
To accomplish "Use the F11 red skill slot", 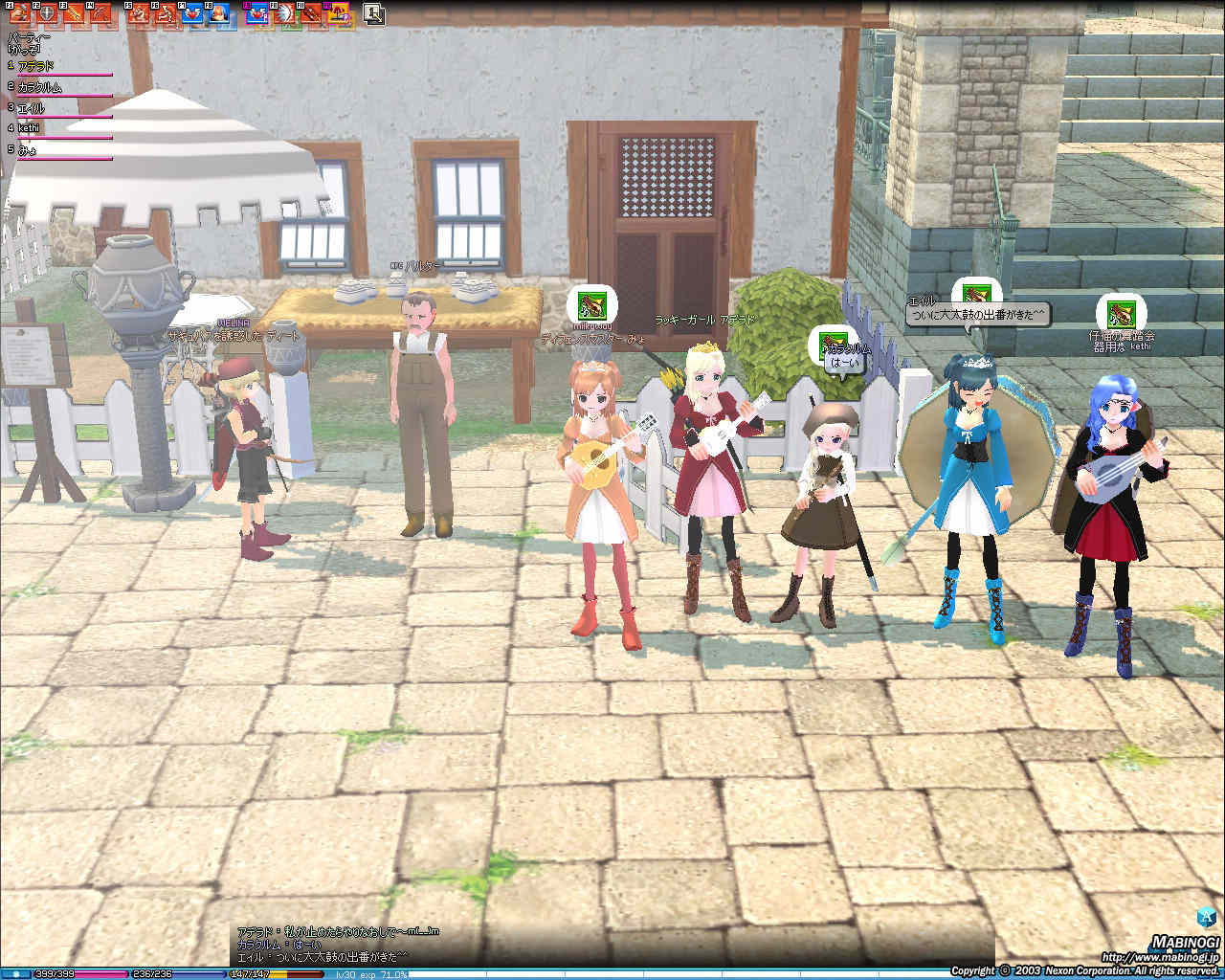I will 311,13.
